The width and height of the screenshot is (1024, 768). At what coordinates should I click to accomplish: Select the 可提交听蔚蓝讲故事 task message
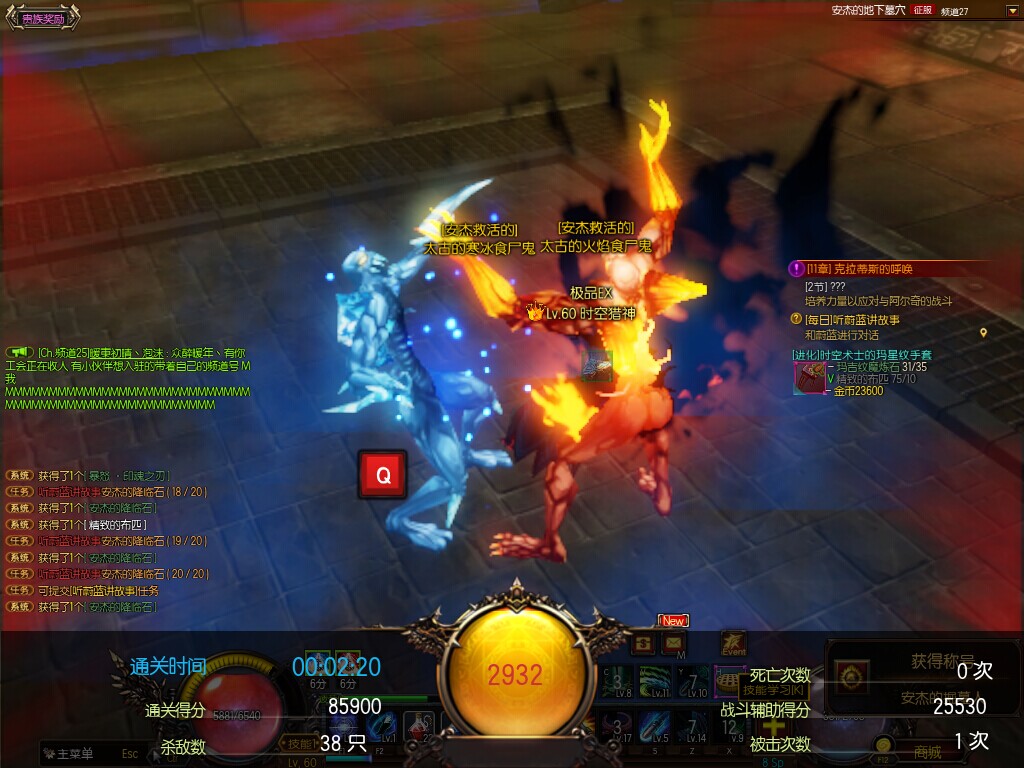point(98,590)
